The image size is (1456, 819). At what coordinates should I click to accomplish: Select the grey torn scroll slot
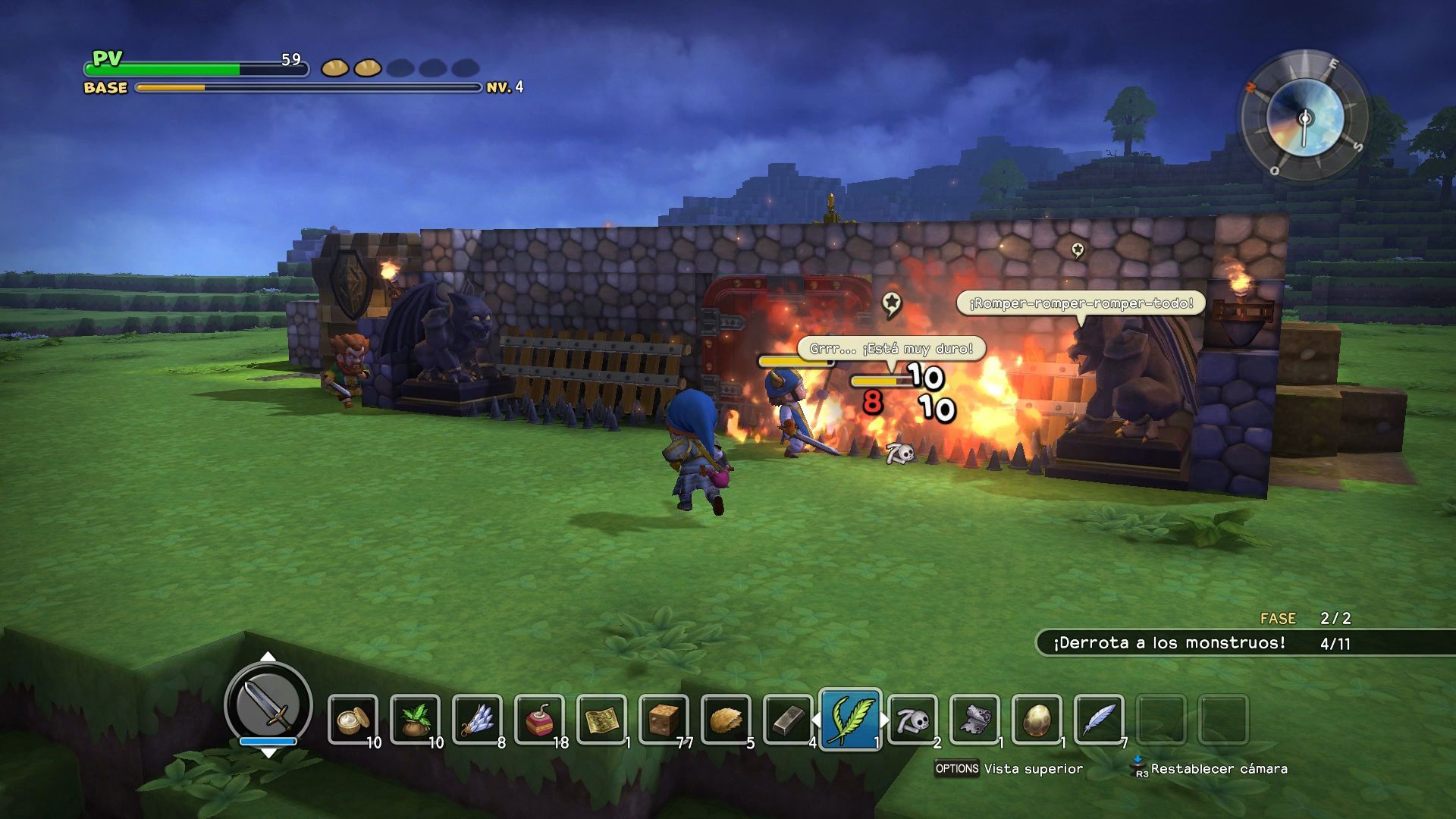tap(975, 719)
